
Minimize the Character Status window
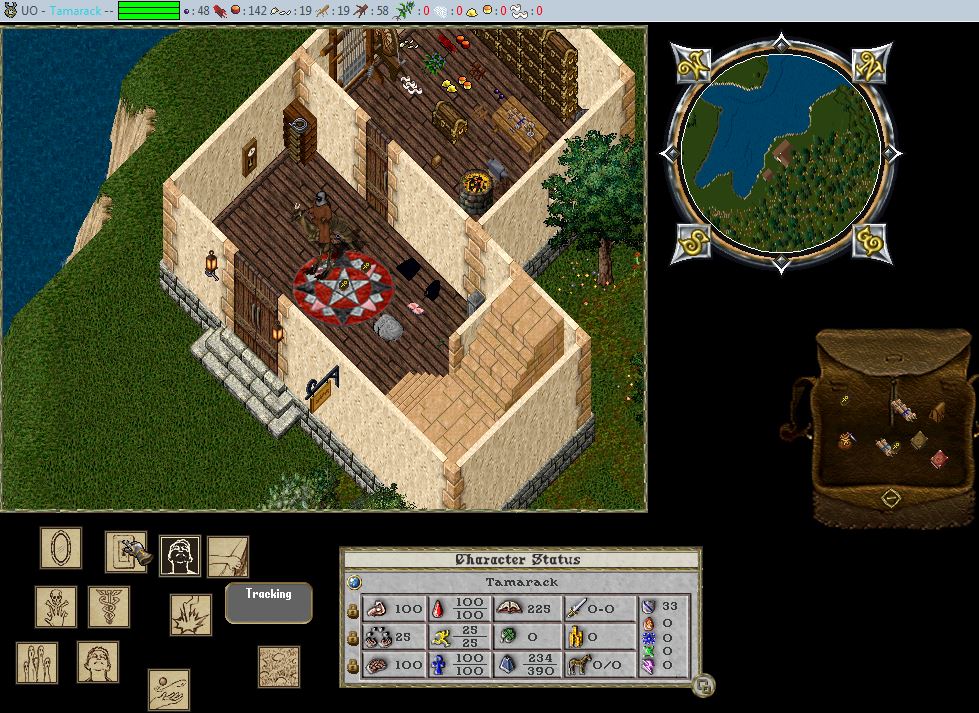pos(704,685)
